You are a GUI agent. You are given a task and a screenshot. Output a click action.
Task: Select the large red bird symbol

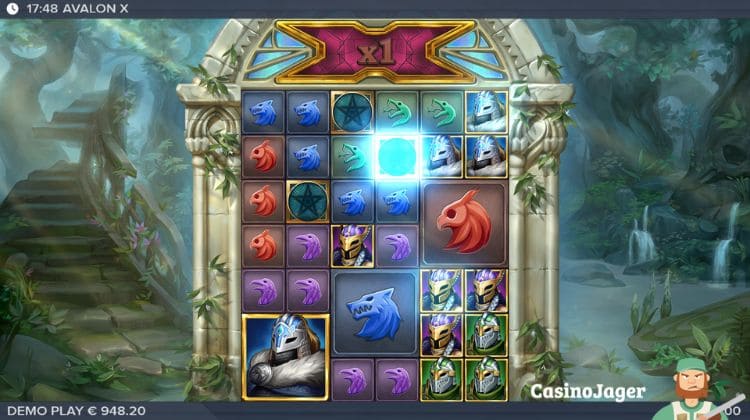click(464, 222)
